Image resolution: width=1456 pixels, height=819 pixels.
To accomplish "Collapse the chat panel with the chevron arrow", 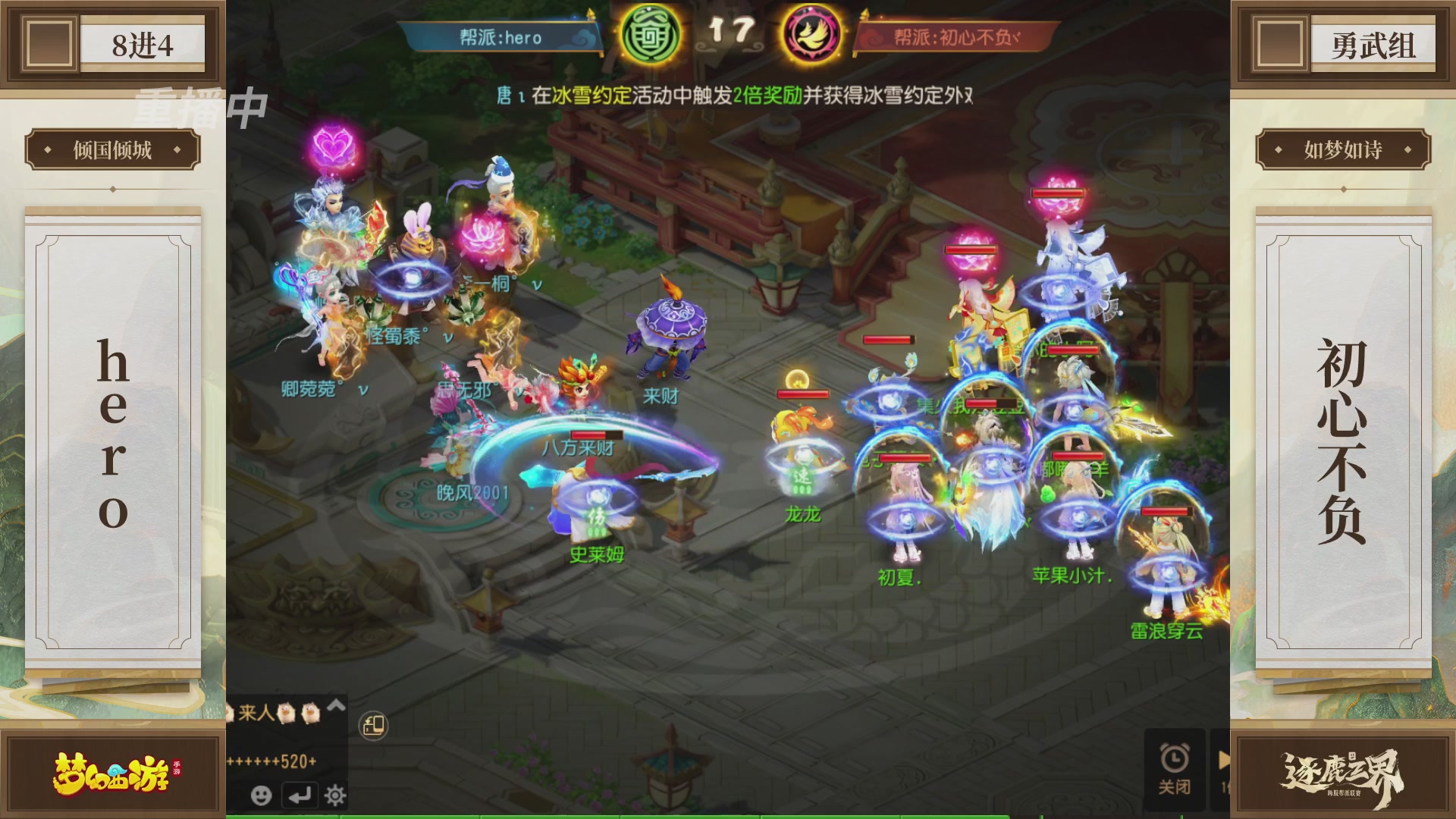I will [336, 708].
